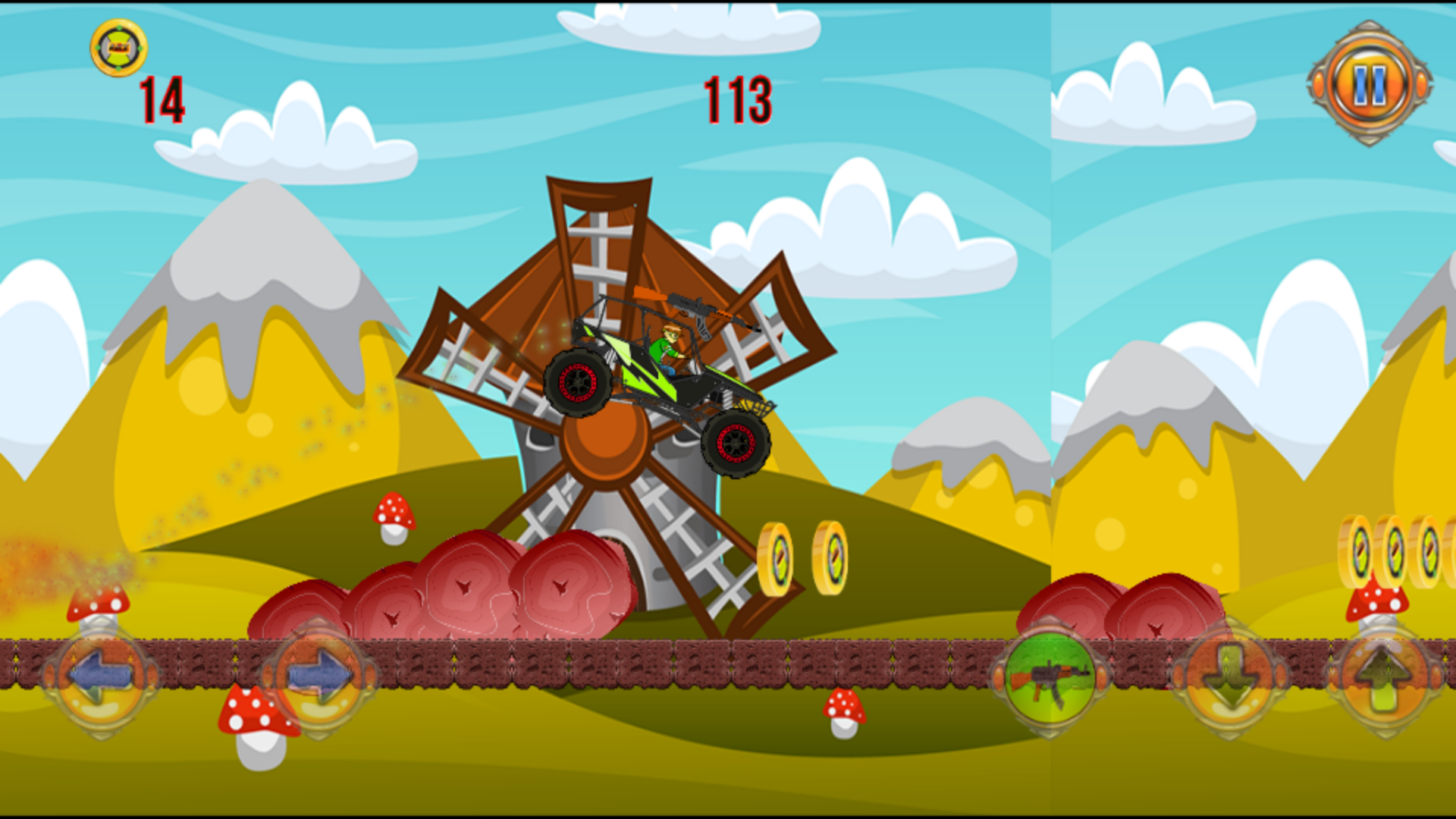Tap the green up arrow control
1456x819 pixels.
(x=1385, y=676)
